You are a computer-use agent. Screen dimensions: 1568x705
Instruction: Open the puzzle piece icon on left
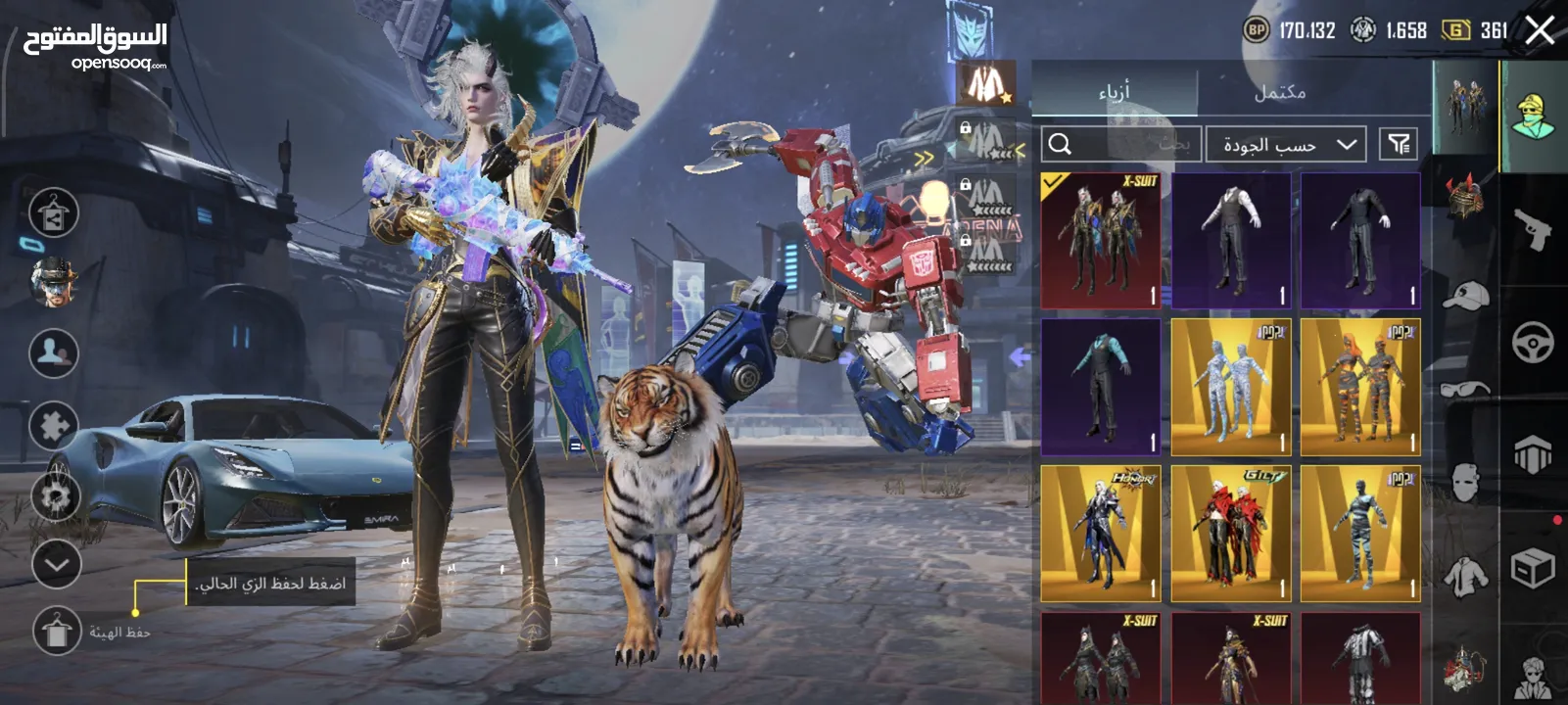tap(54, 426)
